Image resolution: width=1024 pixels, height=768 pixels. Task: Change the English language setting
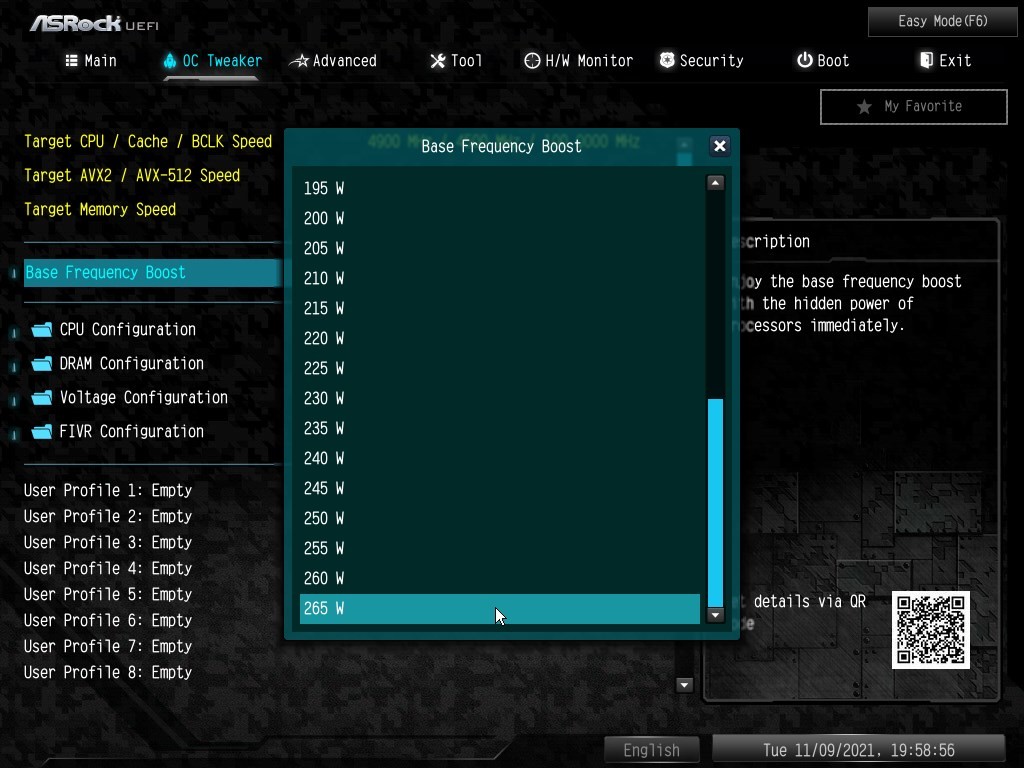(x=651, y=750)
